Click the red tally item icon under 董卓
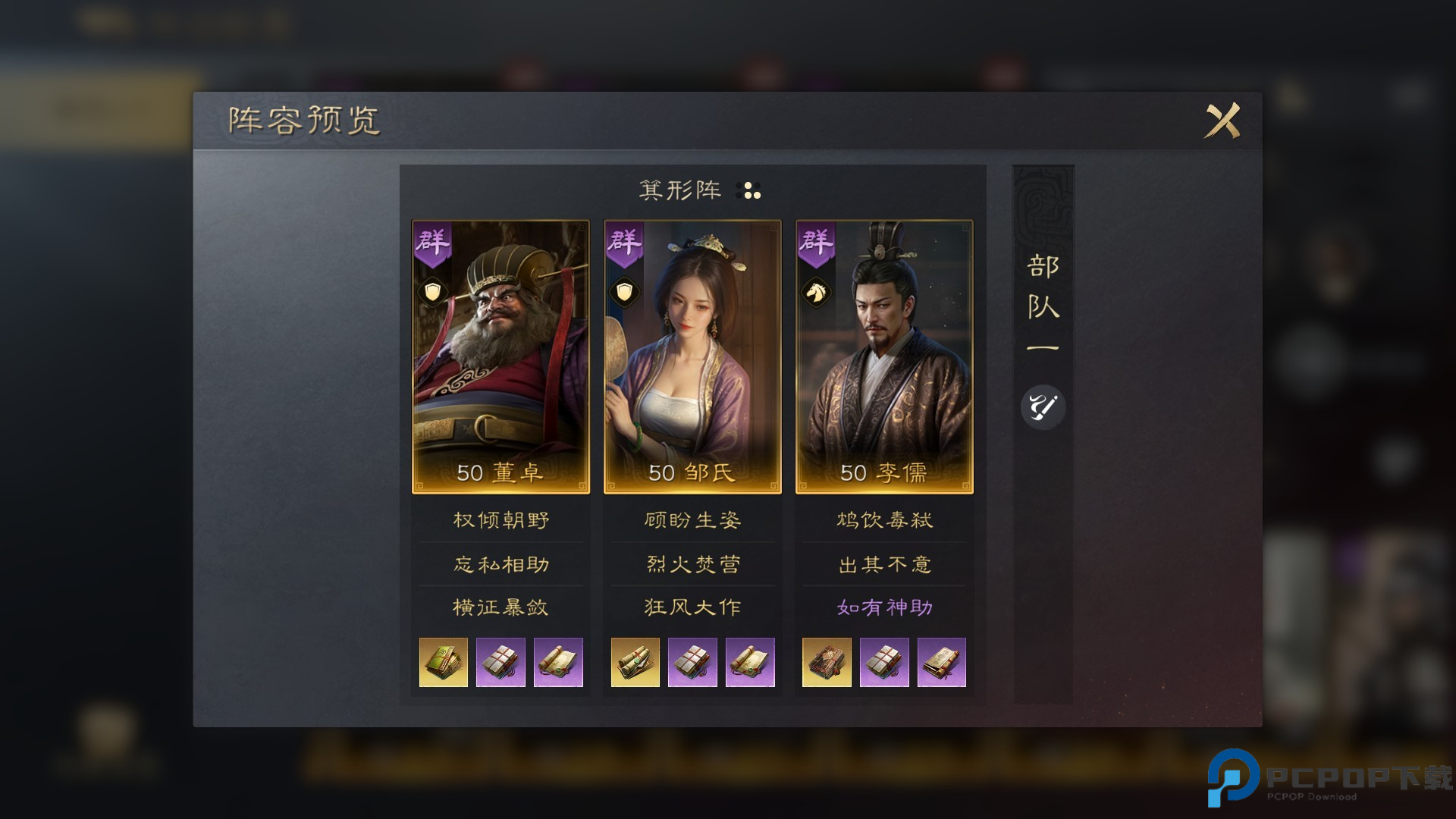Screen dimensions: 1456x819 coord(500,662)
